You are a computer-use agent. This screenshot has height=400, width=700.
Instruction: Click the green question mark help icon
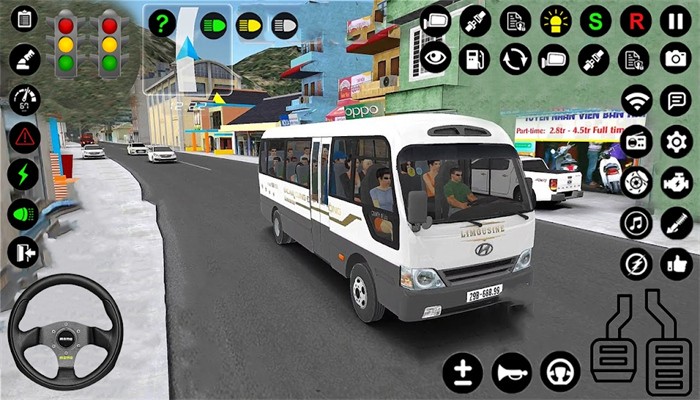pyautogui.click(x=161, y=23)
